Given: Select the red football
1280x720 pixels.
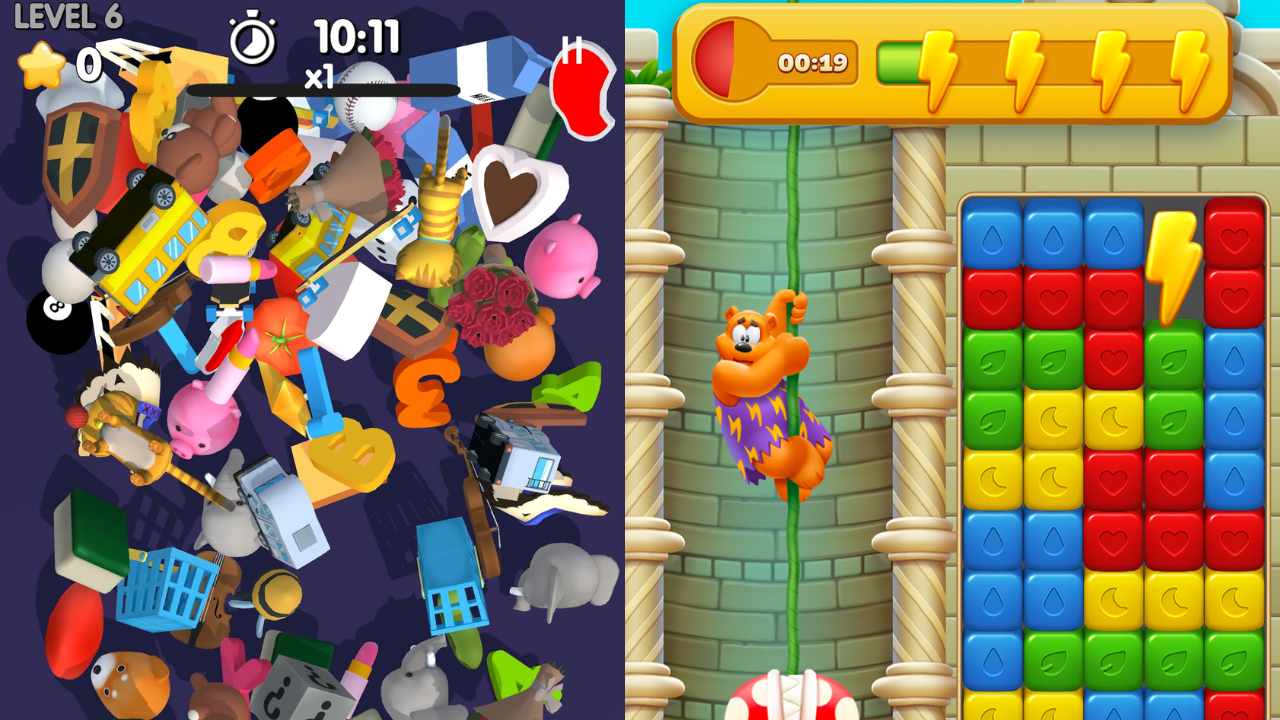Looking at the screenshot, I should tap(72, 632).
